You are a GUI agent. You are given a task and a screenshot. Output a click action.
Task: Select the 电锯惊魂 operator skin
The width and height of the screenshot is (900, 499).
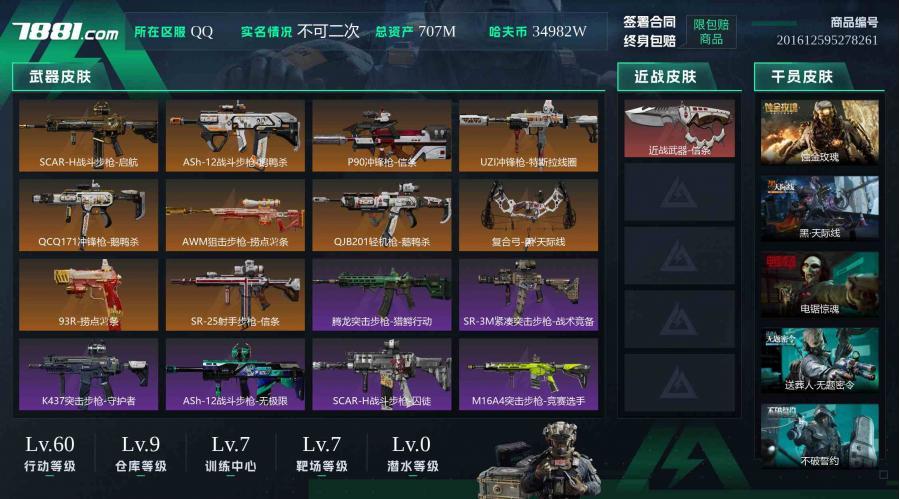pos(819,283)
